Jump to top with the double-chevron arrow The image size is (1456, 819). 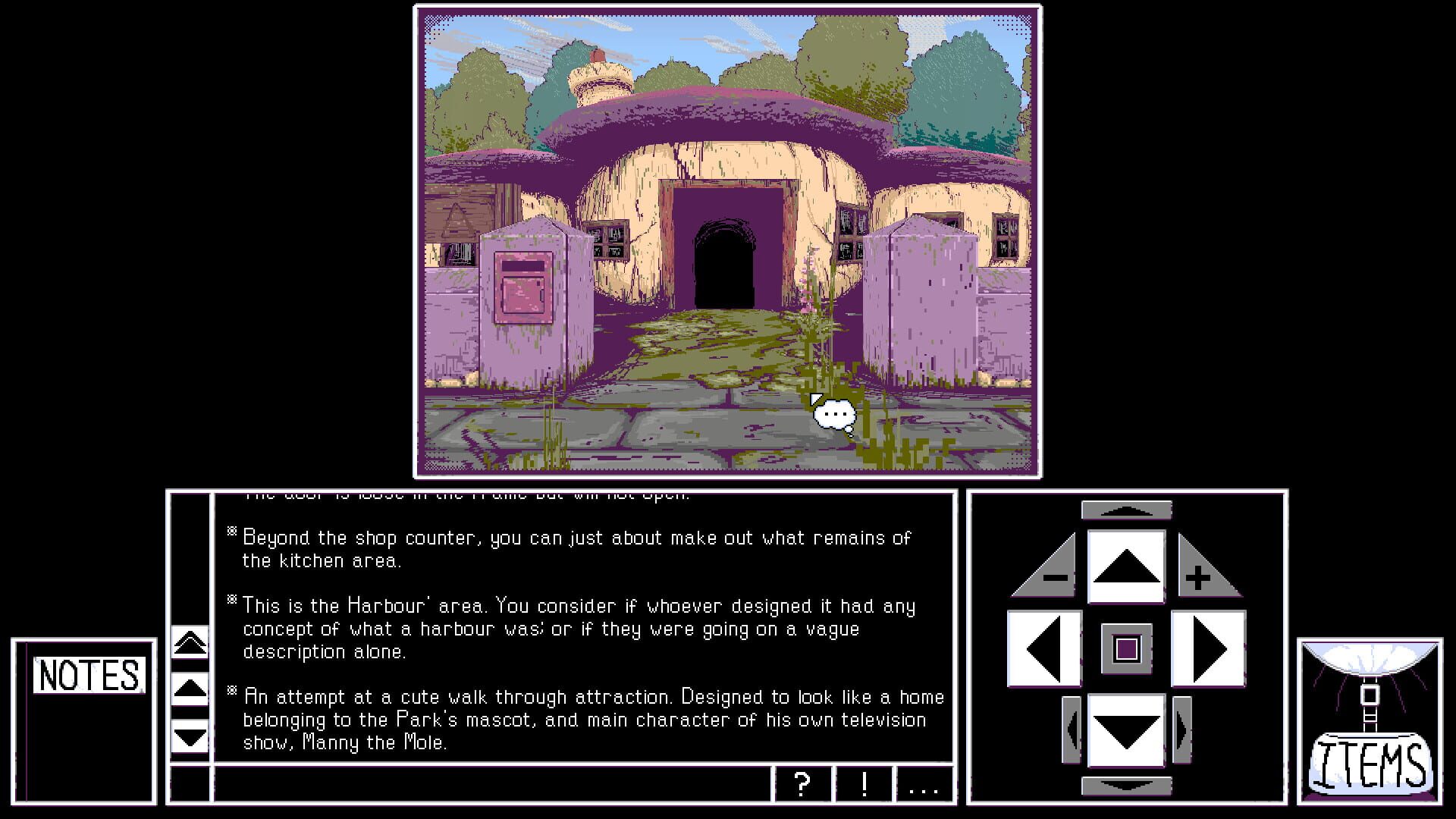(191, 643)
